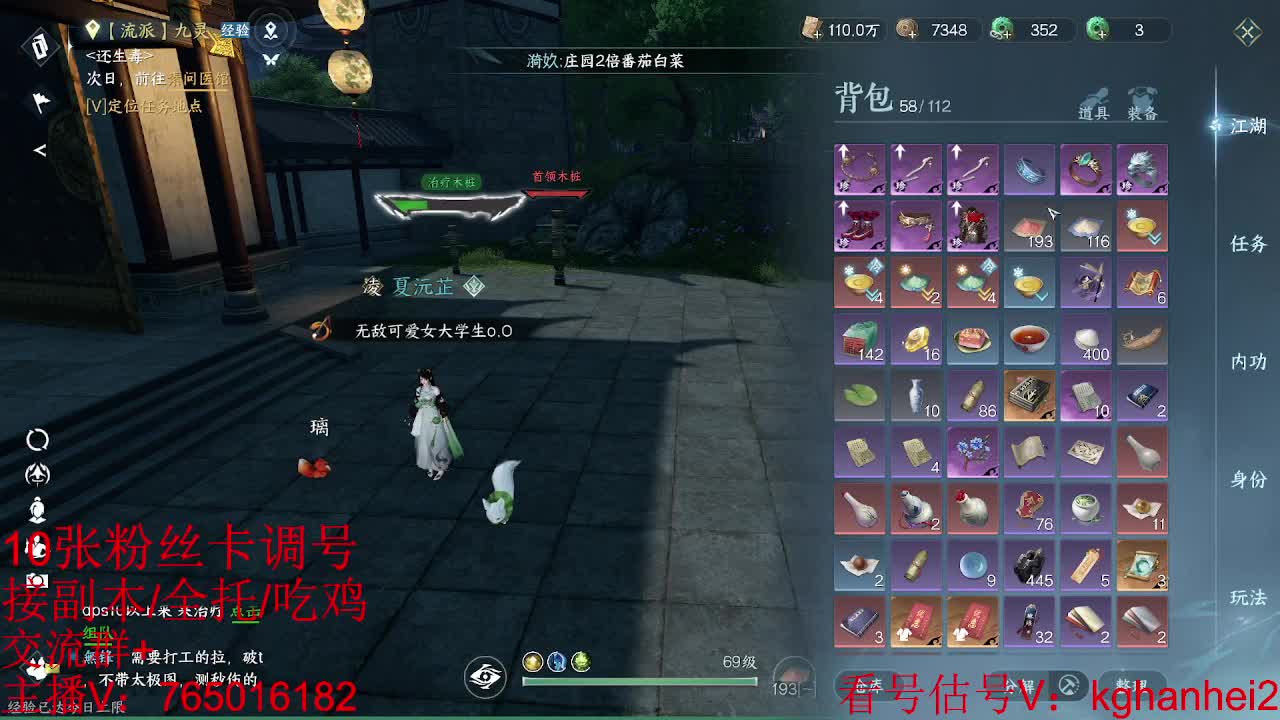Click the item stack showing 400 in backpack
This screenshot has width=1280, height=720.
point(1086,340)
